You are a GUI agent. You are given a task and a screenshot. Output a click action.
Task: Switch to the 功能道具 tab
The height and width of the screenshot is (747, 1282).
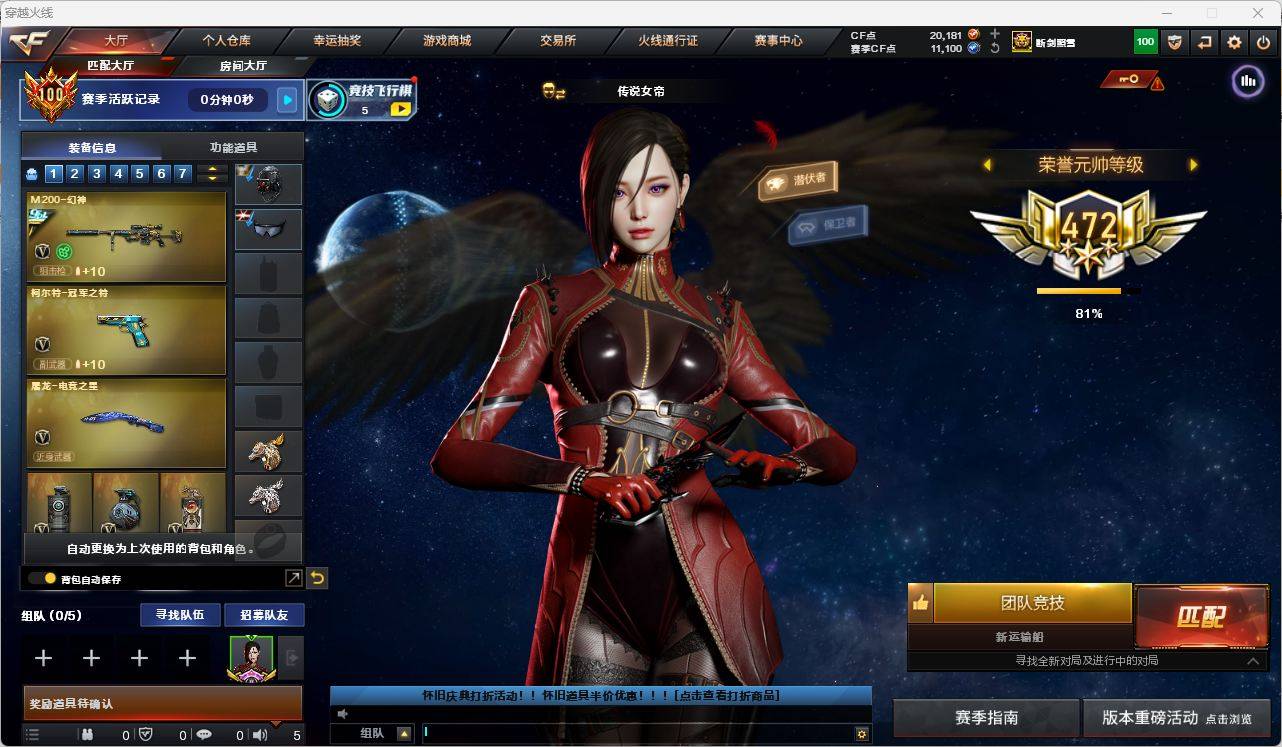click(232, 147)
